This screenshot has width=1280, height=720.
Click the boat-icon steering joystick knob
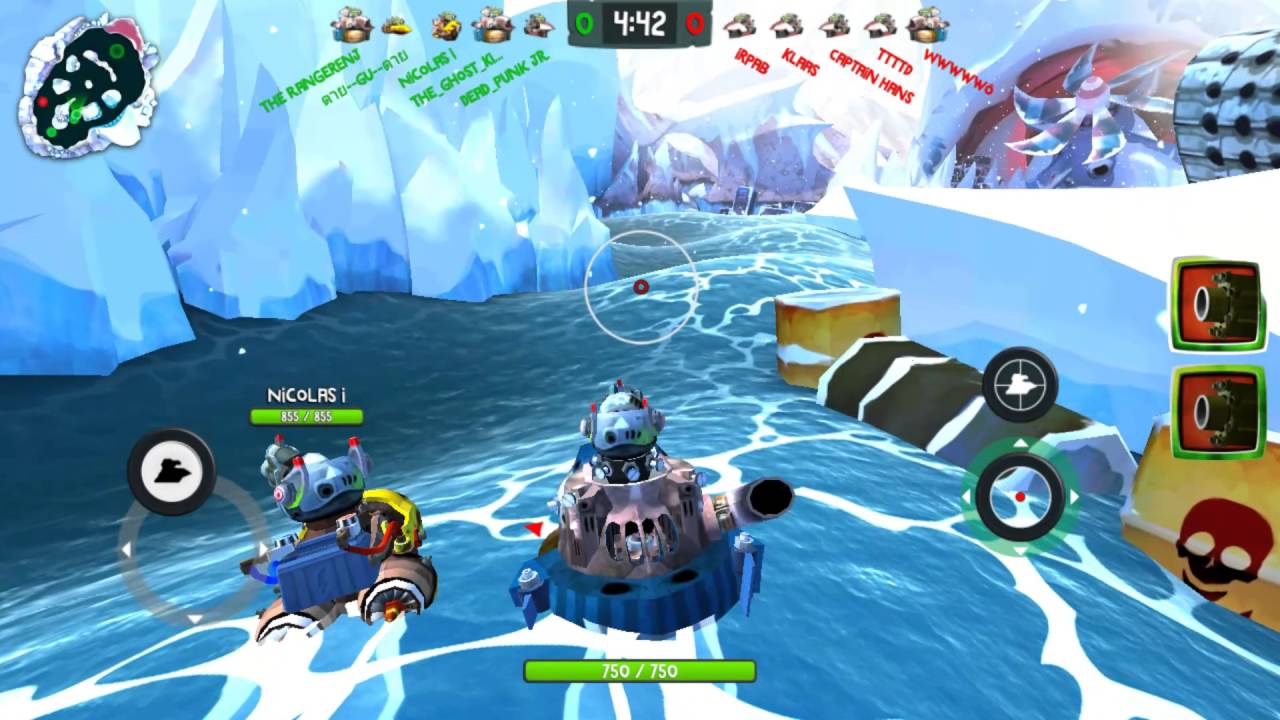171,471
